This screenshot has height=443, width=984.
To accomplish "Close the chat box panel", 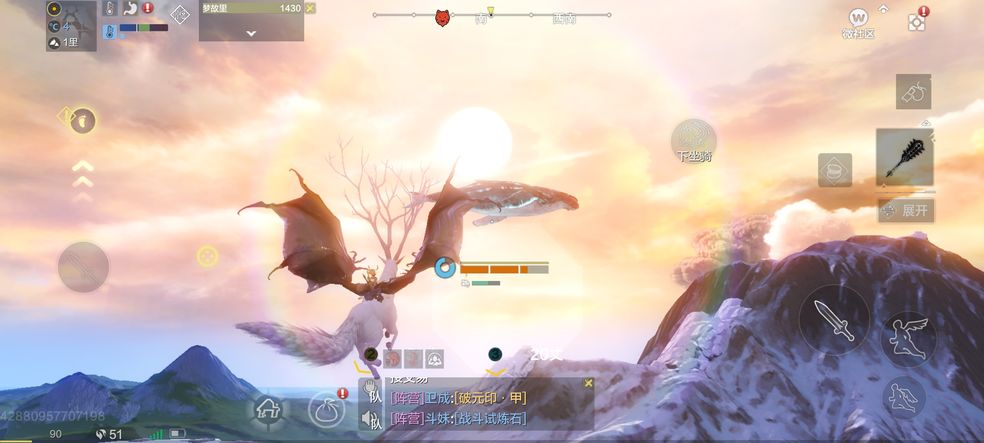I will (x=588, y=383).
